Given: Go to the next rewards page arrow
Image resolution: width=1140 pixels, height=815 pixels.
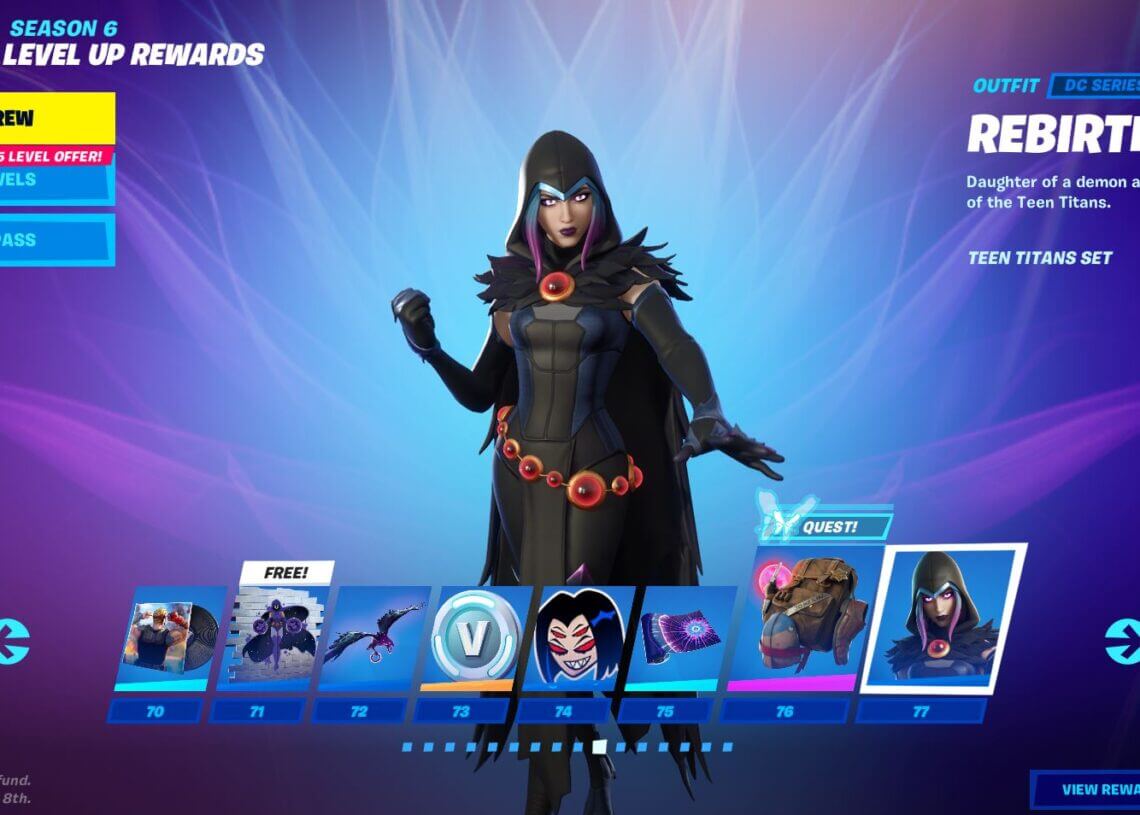Looking at the screenshot, I should [x=1121, y=641].
